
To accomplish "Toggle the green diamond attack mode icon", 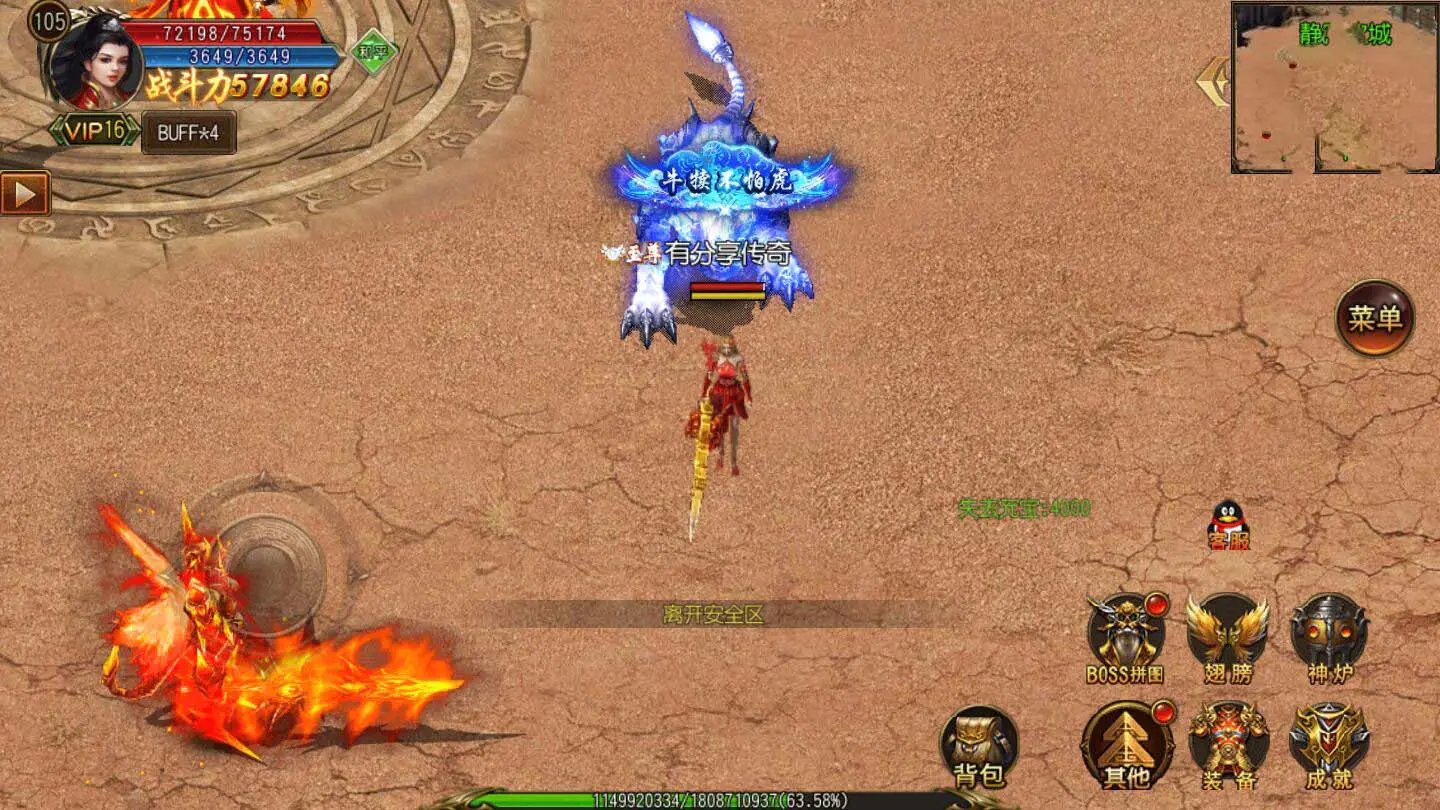I will [373, 51].
